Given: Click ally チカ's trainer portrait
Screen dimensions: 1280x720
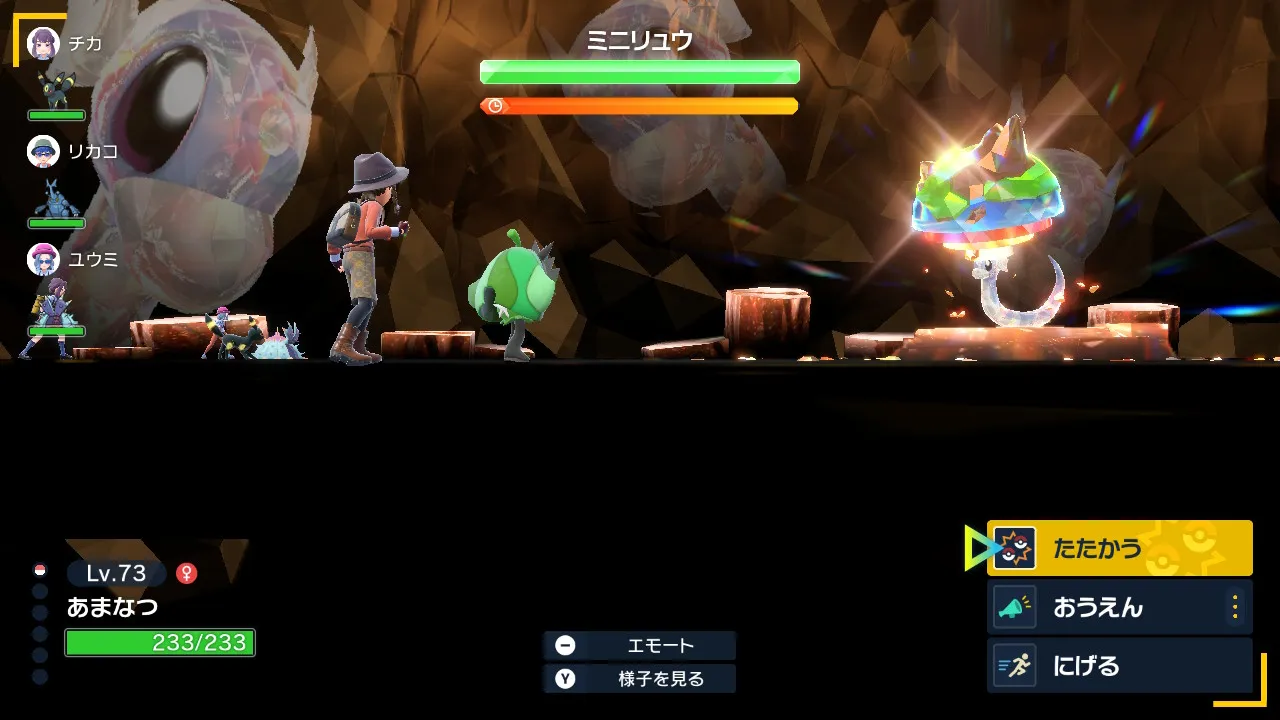Looking at the screenshot, I should pyautogui.click(x=43, y=43).
